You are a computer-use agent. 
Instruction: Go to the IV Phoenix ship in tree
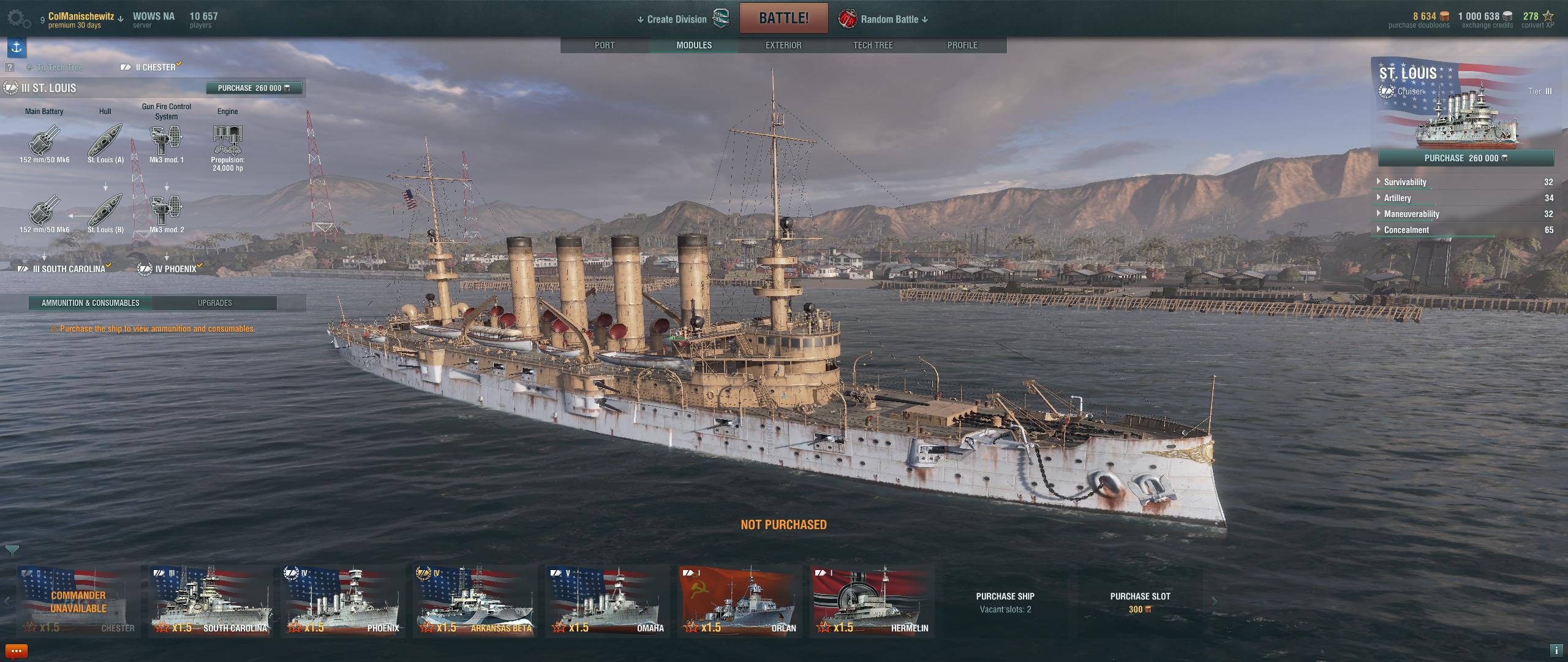click(175, 269)
